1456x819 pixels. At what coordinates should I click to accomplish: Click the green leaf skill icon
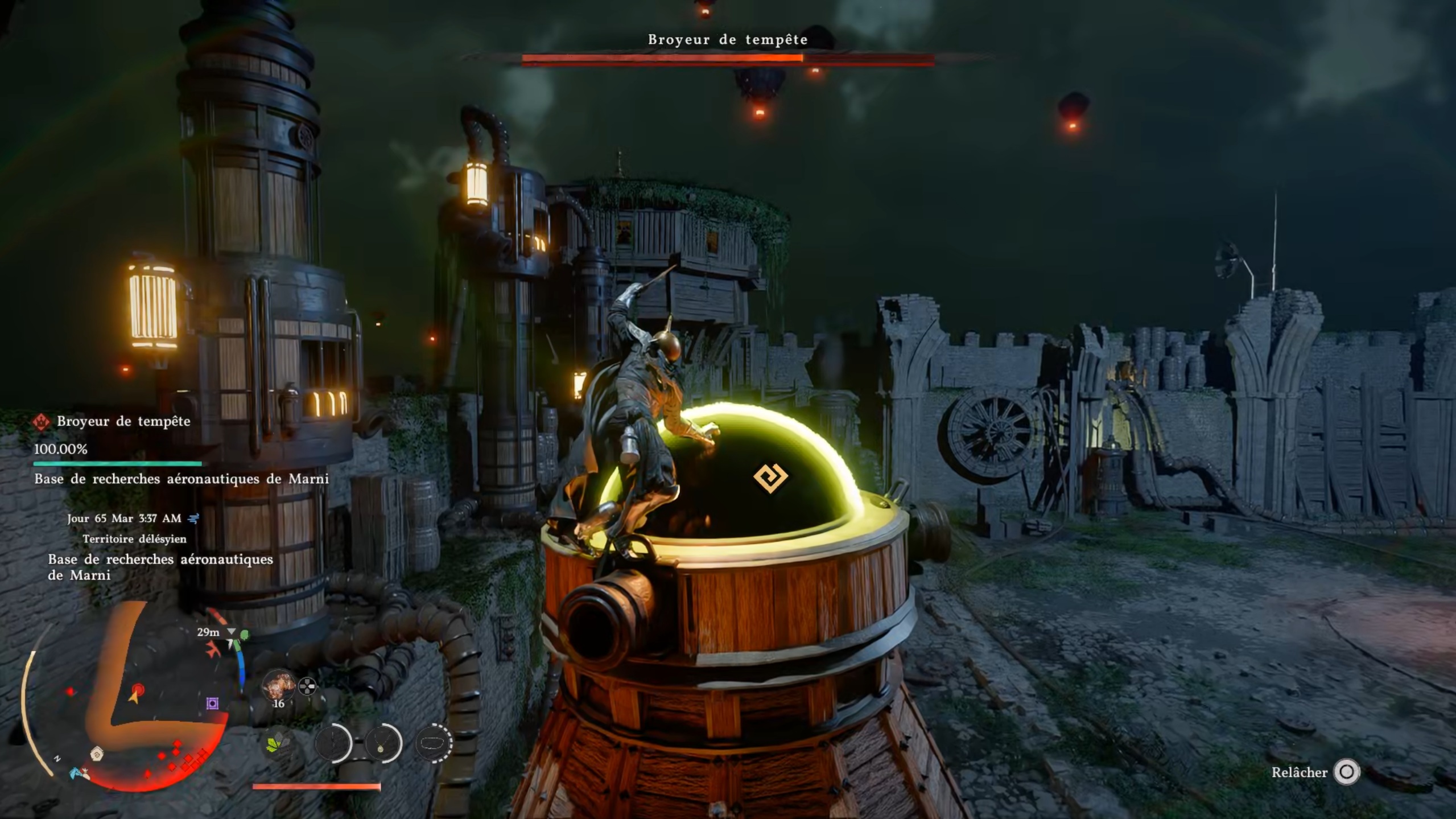click(277, 743)
